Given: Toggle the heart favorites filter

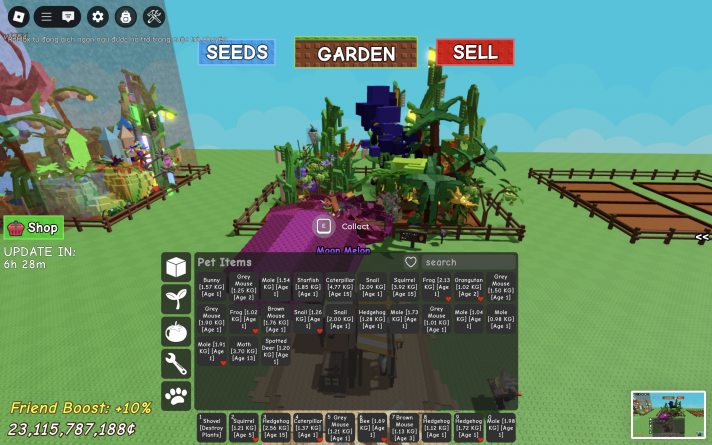Looking at the screenshot, I should 410,262.
